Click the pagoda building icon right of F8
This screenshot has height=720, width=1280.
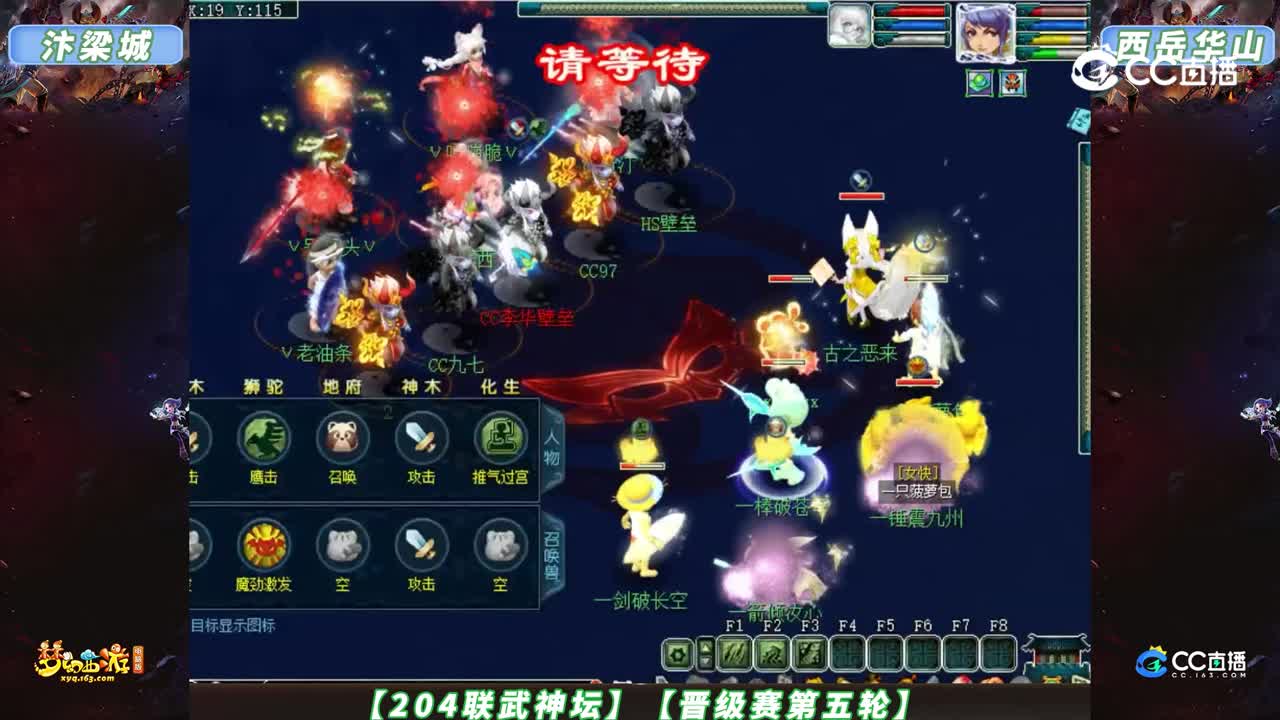[x=1056, y=653]
